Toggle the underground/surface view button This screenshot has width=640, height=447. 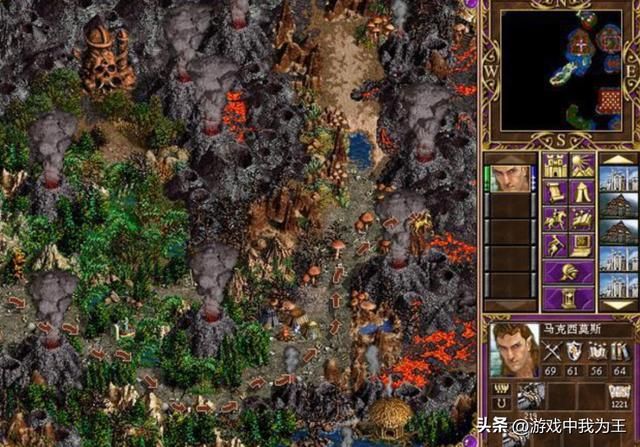[581, 166]
